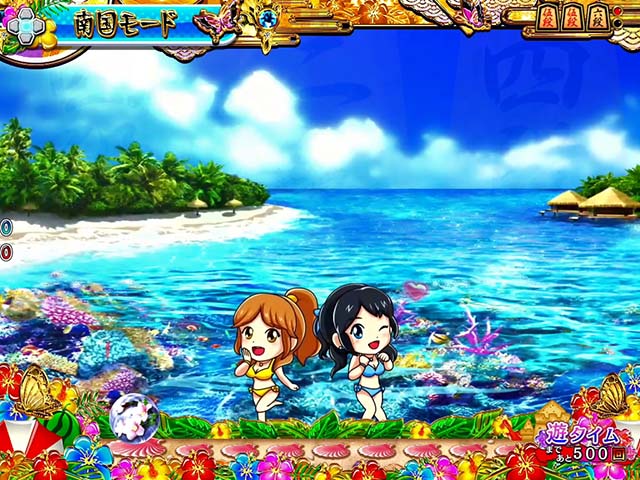Screen dimensions: 640x480
Task: Select the white flower bubble hold icon
Action: tap(130, 414)
